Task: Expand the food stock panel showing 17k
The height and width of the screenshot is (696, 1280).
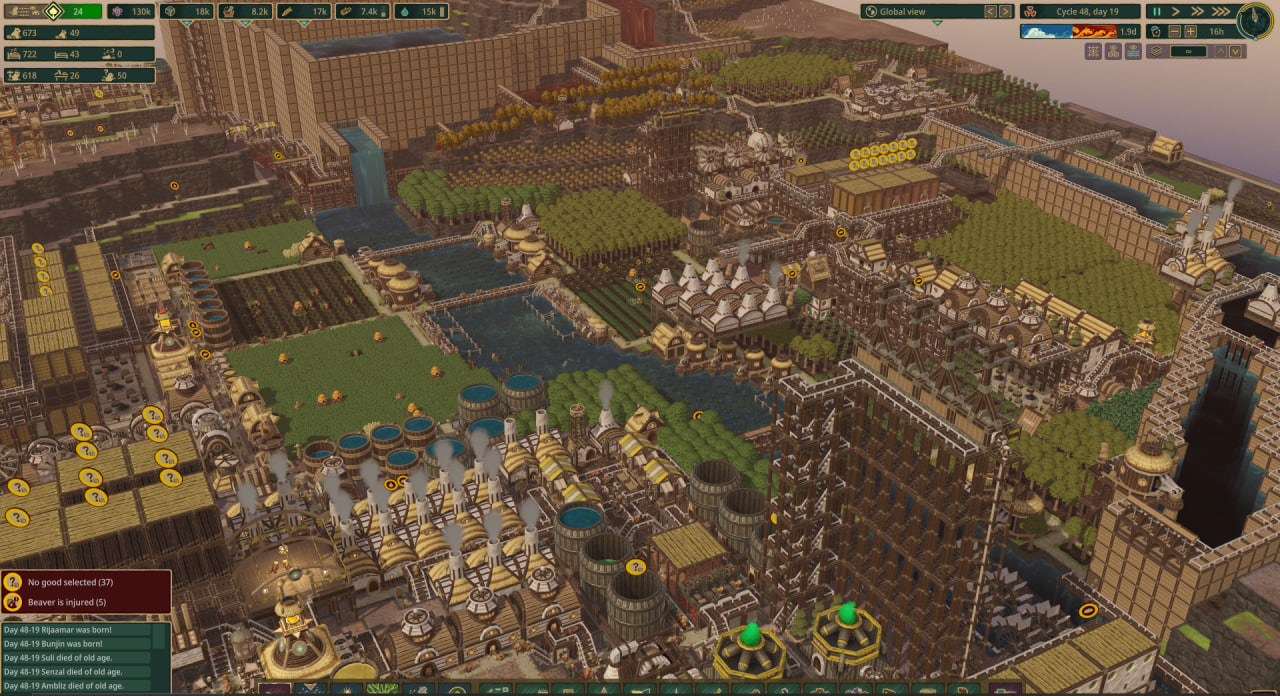Action: click(x=304, y=11)
